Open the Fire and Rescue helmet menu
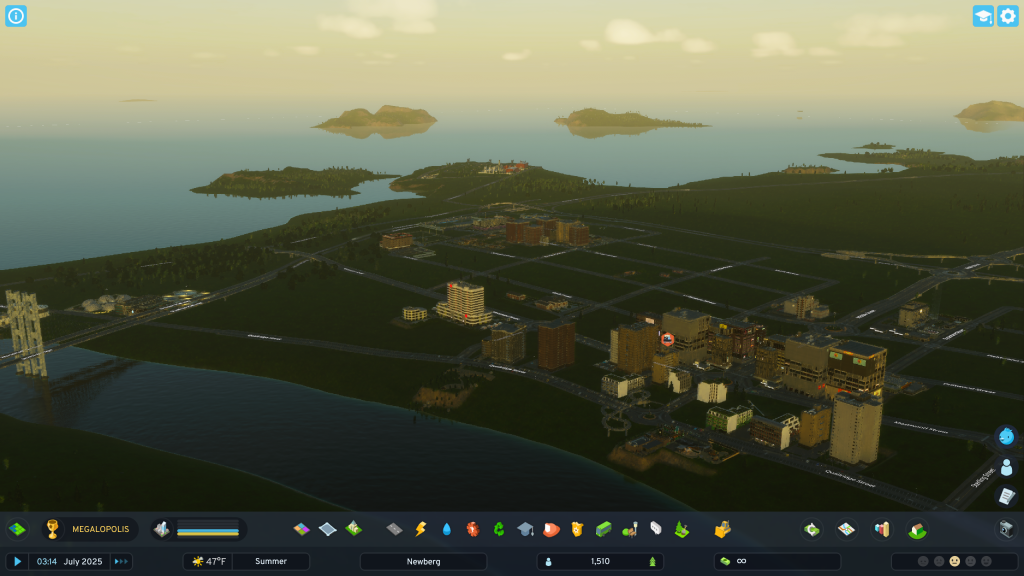The width and height of the screenshot is (1024, 576). click(x=550, y=529)
